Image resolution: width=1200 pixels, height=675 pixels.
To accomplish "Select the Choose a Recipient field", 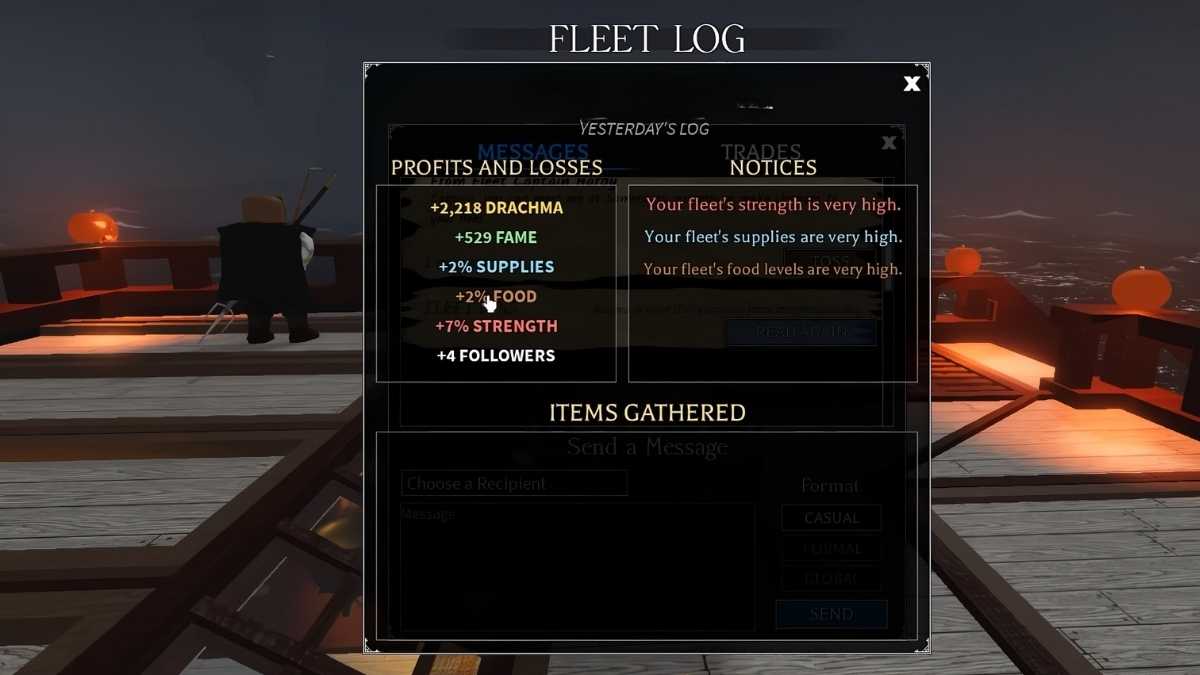I will [514, 484].
